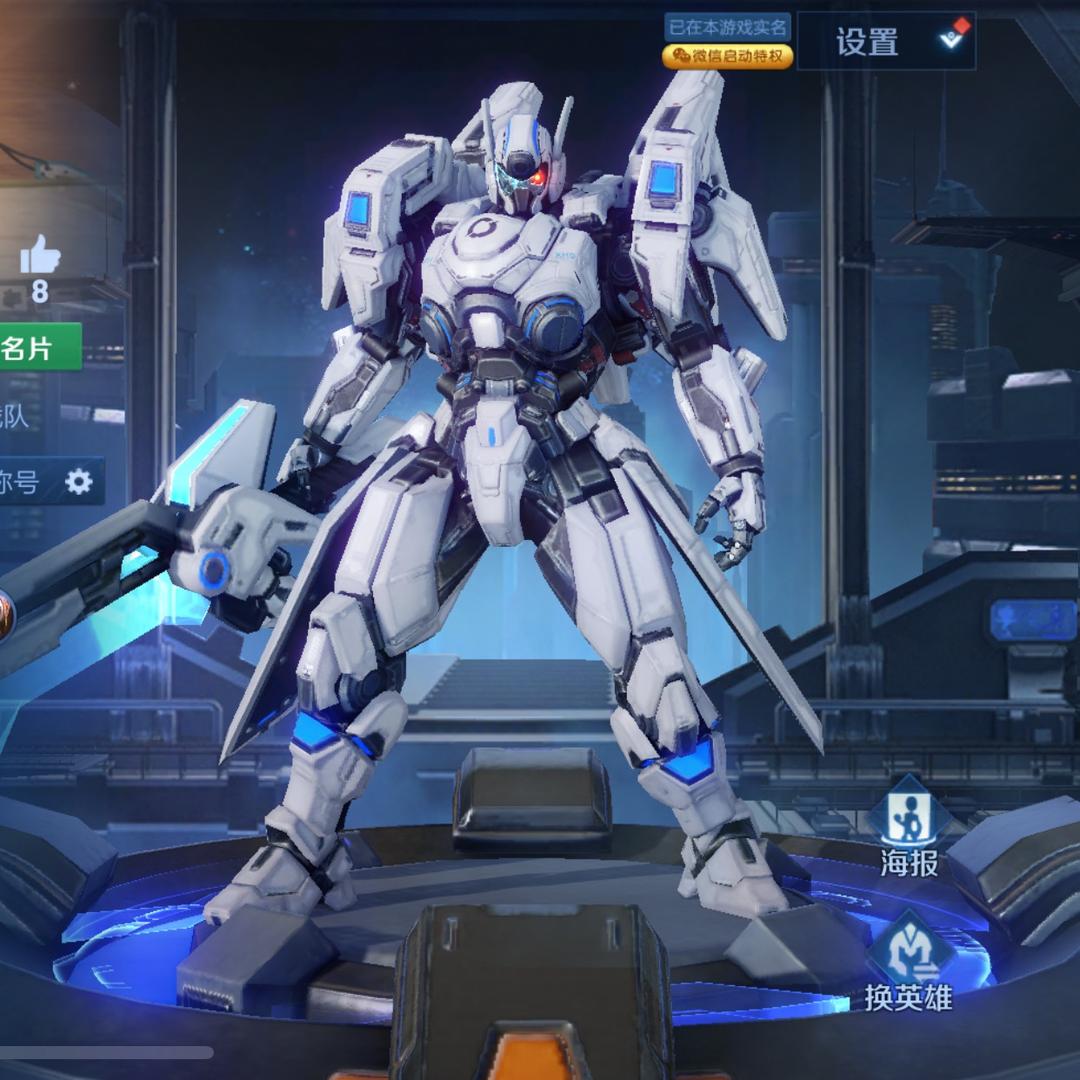Open title settings gear icon
The height and width of the screenshot is (1080, 1080).
click(78, 482)
